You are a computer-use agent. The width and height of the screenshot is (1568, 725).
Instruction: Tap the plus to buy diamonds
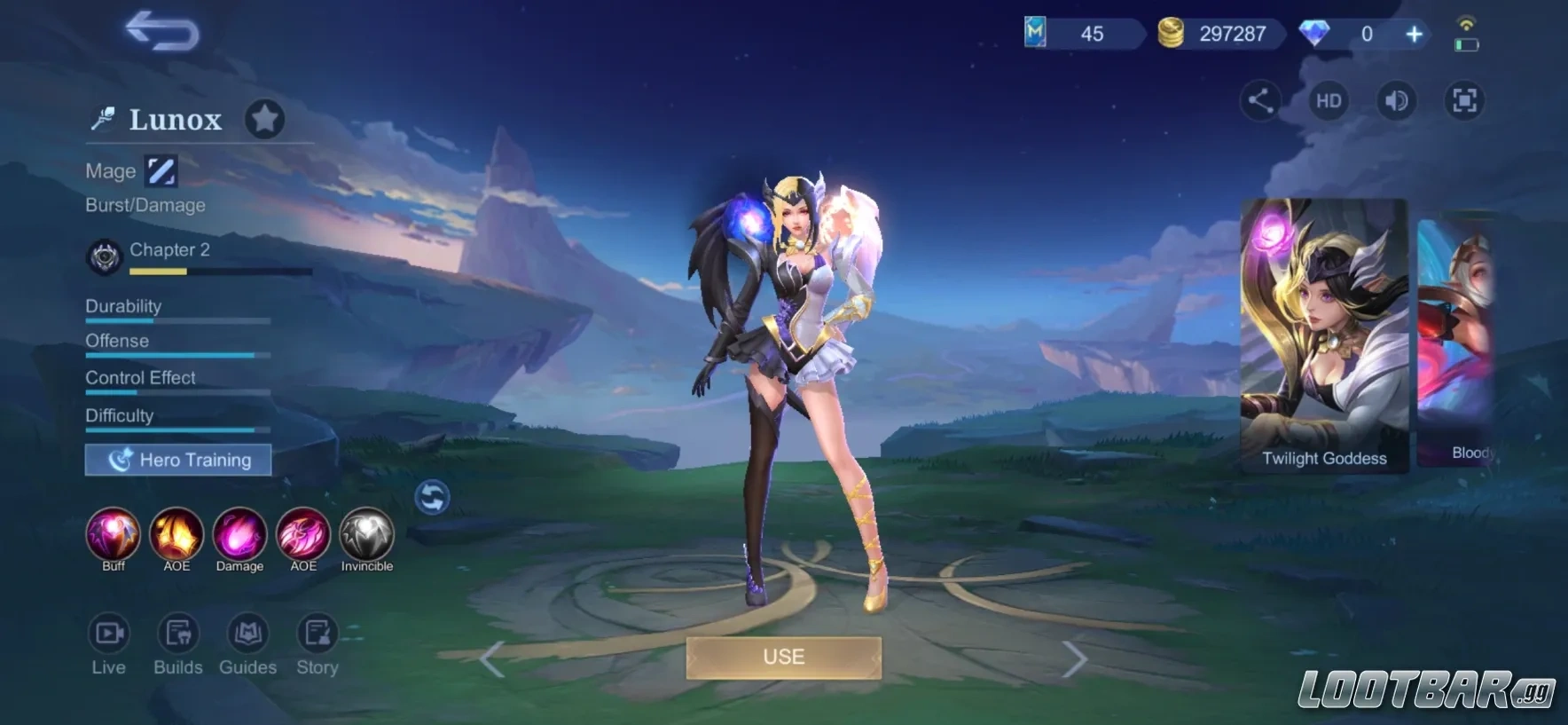coord(1413,34)
